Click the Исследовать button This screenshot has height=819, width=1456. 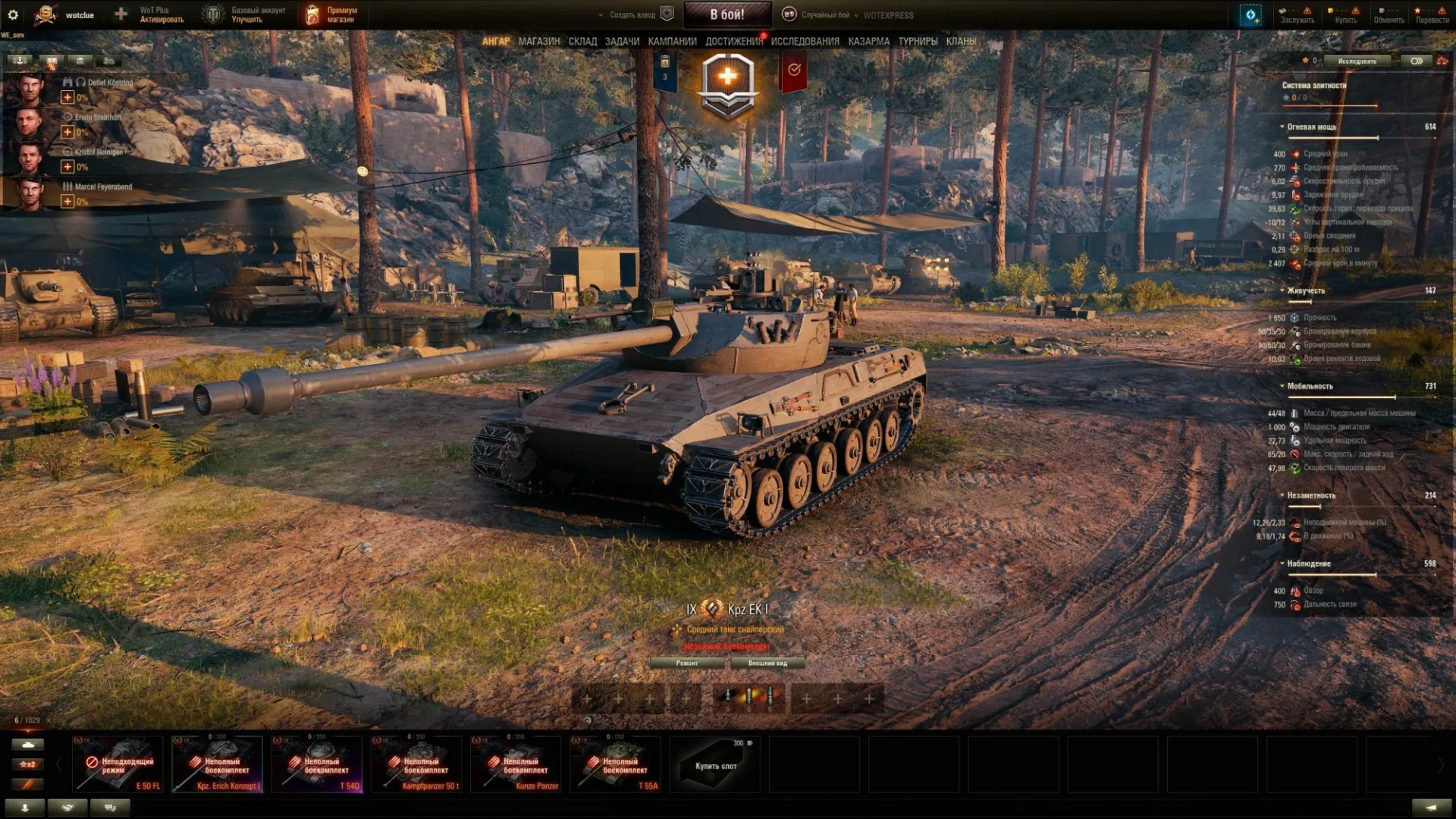pos(1357,61)
